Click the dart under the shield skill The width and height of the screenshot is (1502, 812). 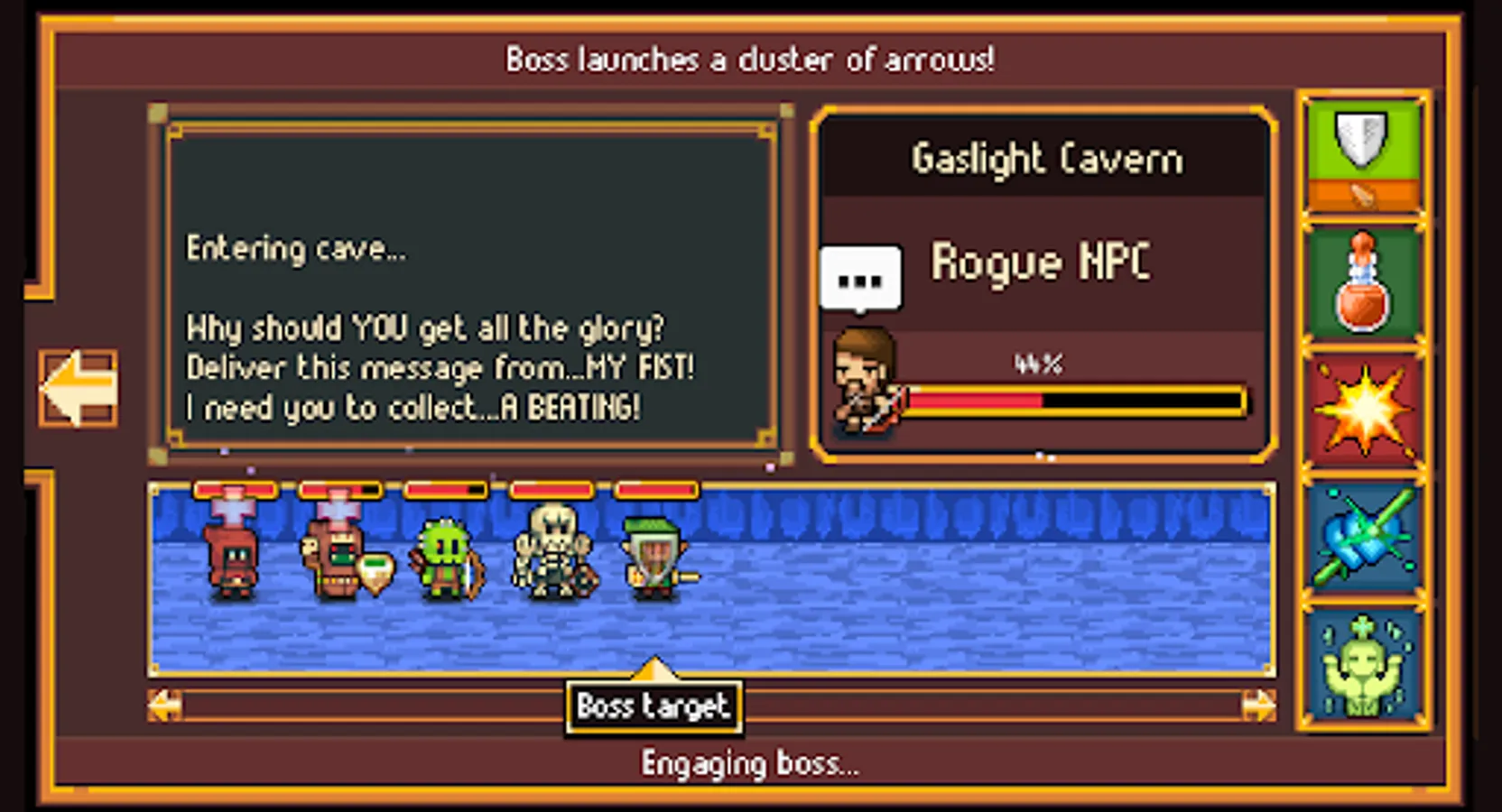1365,193
